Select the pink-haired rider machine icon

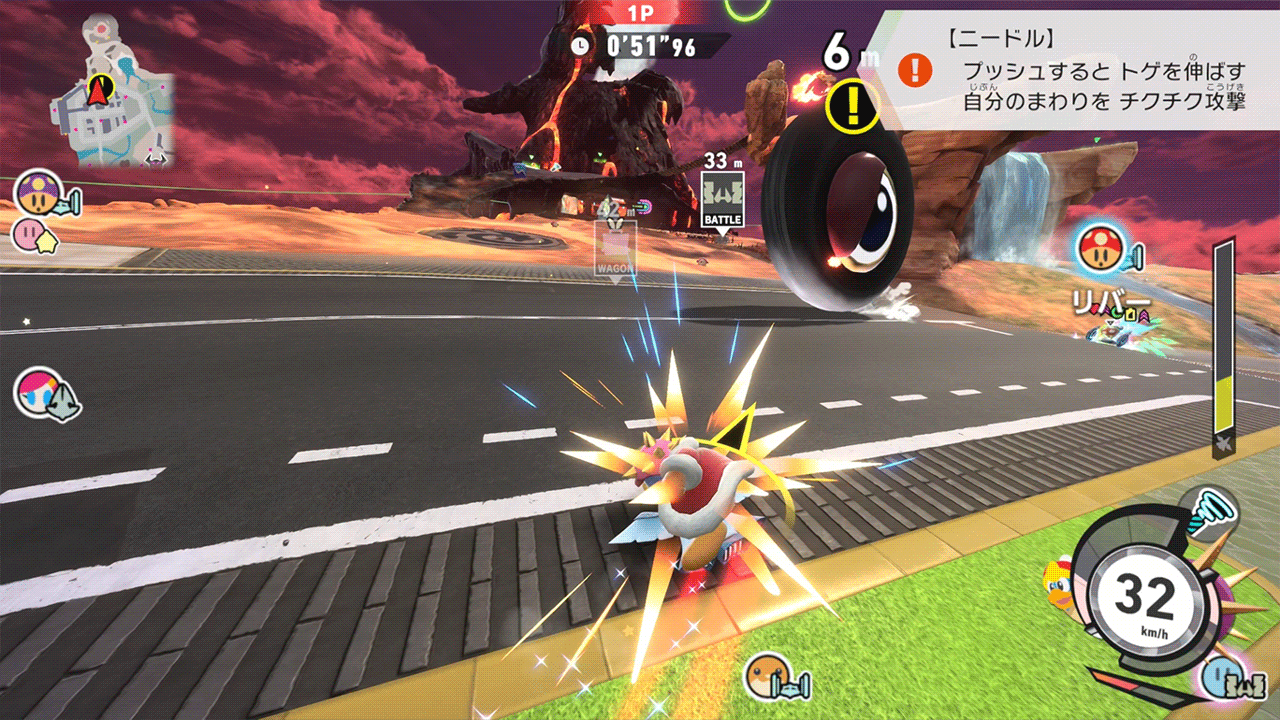pyautogui.click(x=40, y=393)
